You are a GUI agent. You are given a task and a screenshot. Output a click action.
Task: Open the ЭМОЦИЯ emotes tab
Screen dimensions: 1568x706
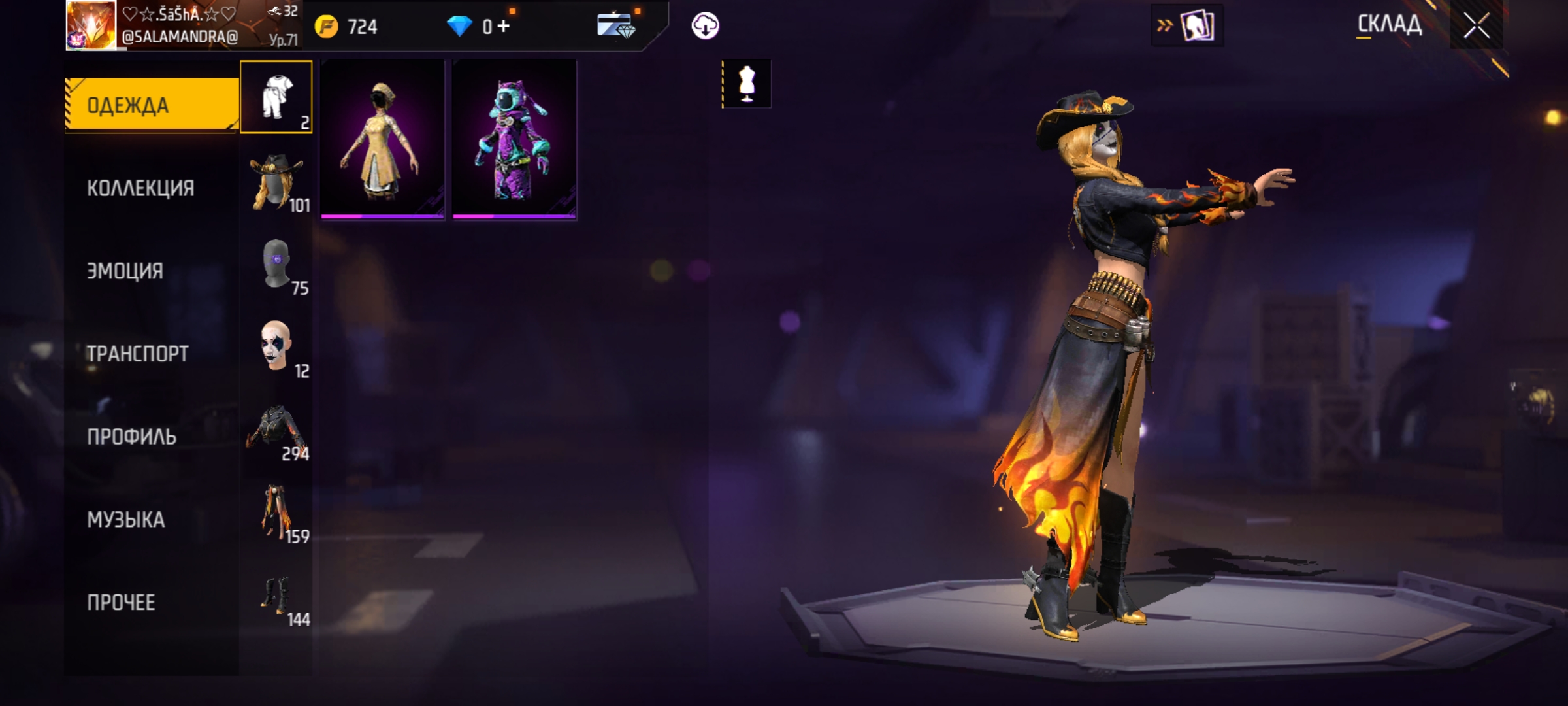(125, 271)
